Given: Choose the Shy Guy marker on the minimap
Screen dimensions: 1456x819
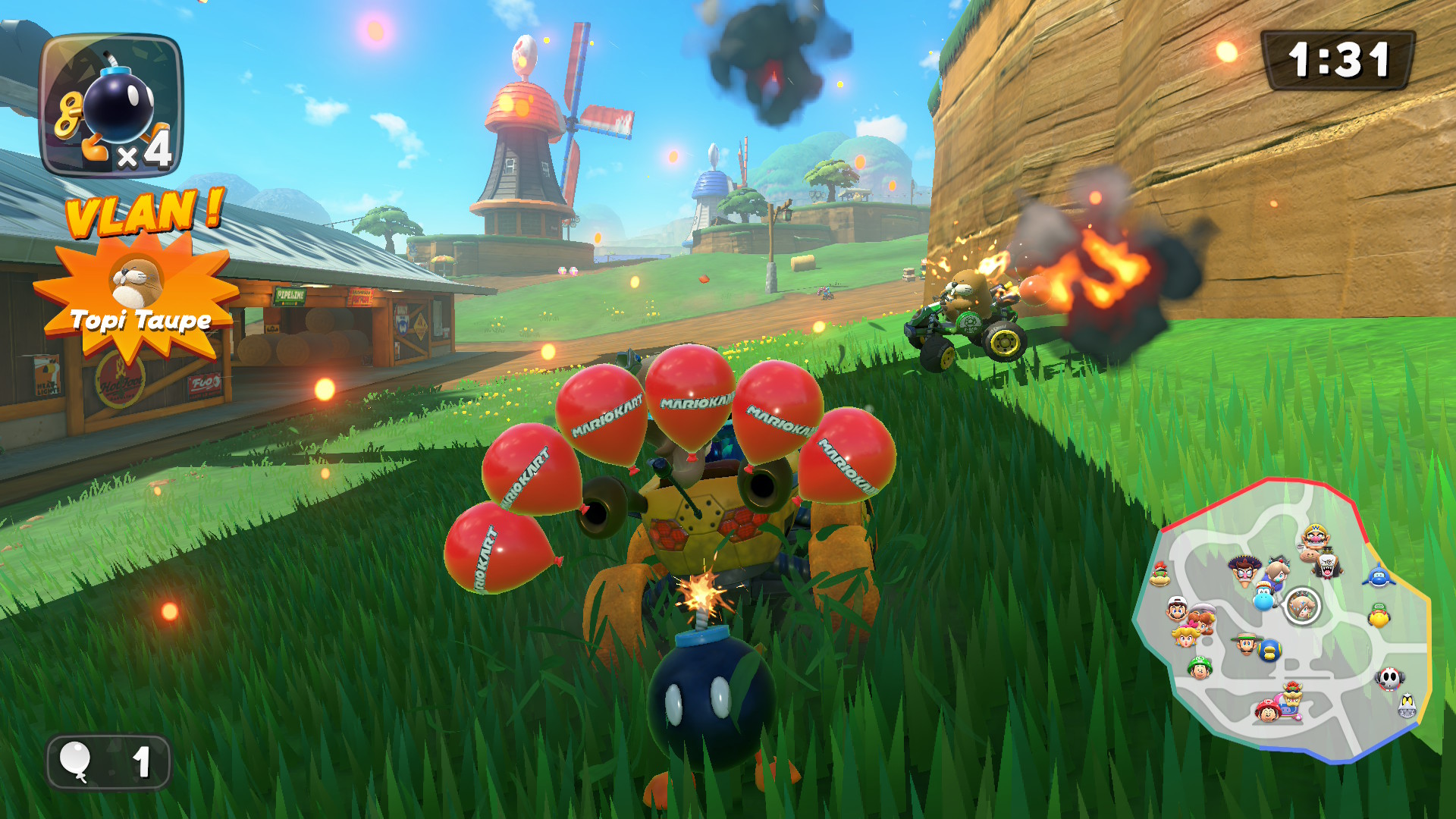Looking at the screenshot, I should 1389,678.
